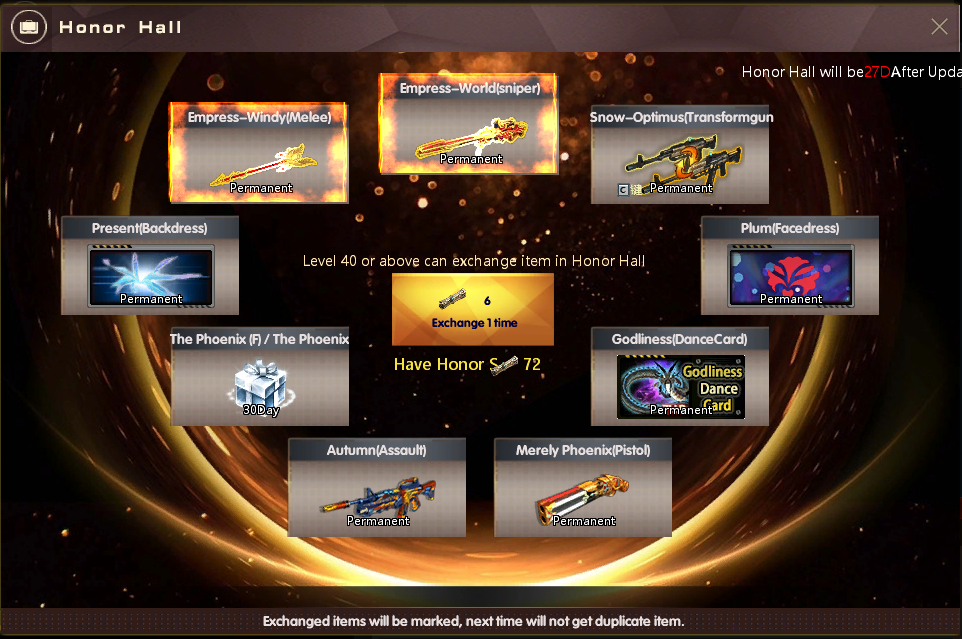962x639 pixels.
Task: Pick the Merely Phoenix pistol card
Action: 583,487
